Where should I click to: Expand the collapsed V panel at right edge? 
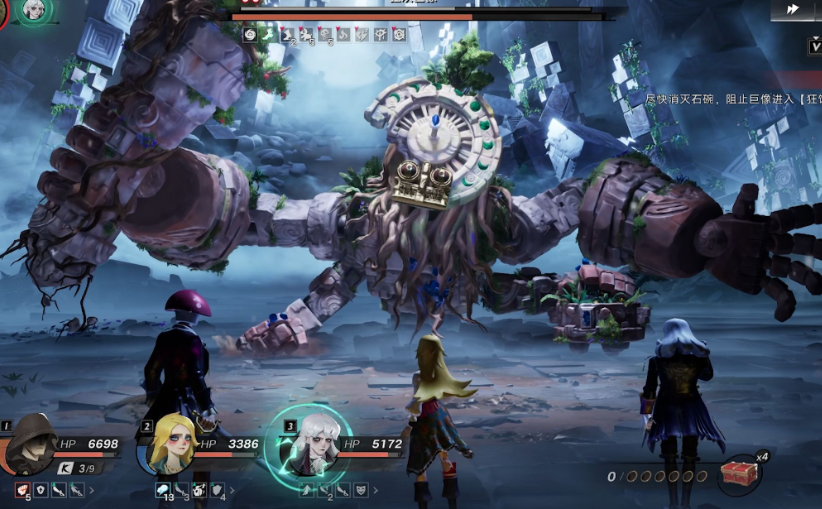click(815, 46)
